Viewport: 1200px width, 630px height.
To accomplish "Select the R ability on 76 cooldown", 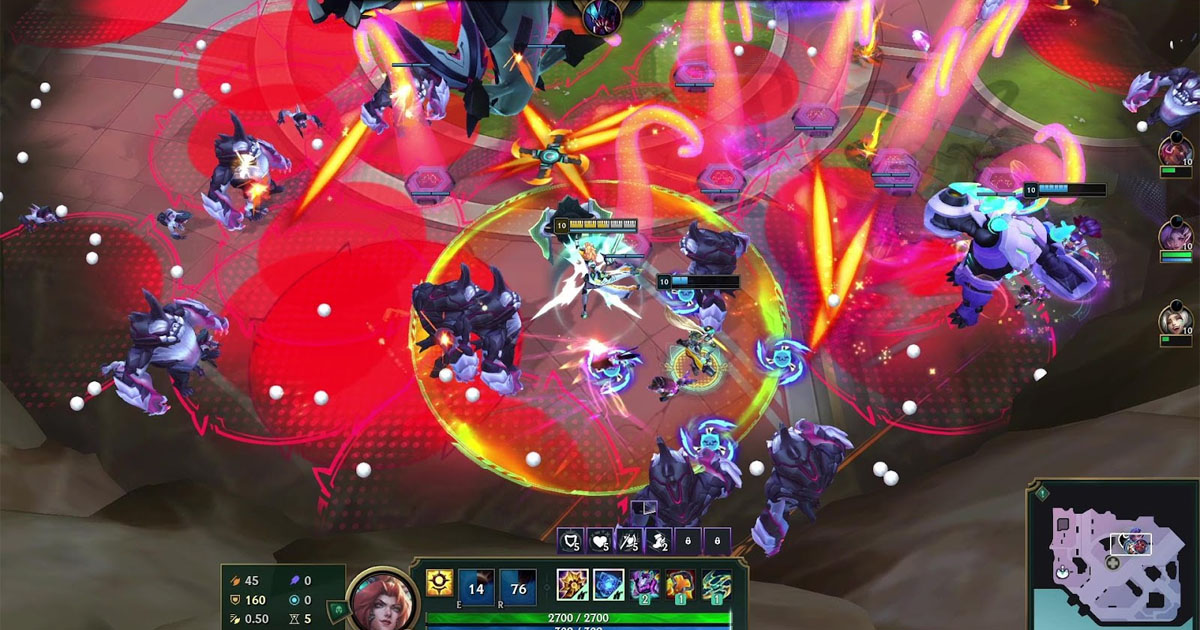I will (517, 587).
